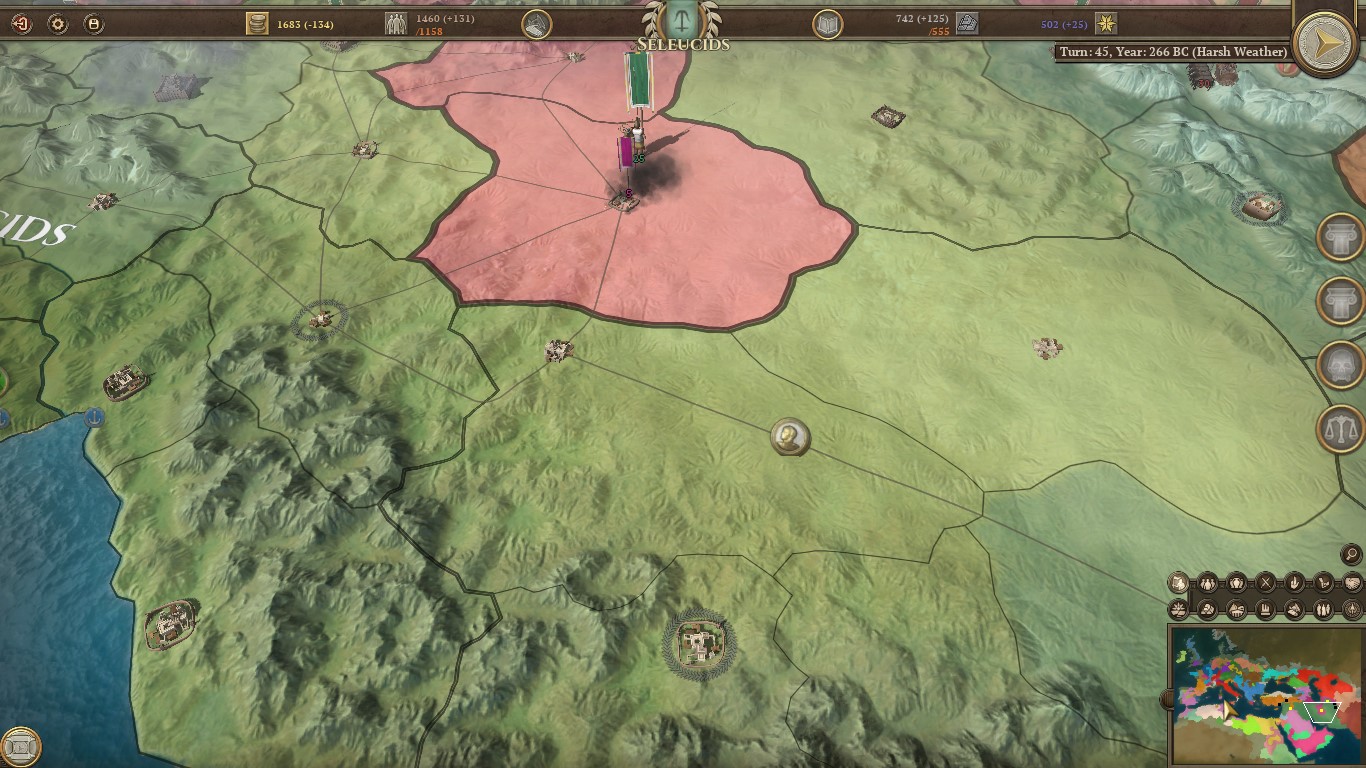Open the manpower panel via the people icon
Screen dimensions: 1366x768
coord(396,22)
